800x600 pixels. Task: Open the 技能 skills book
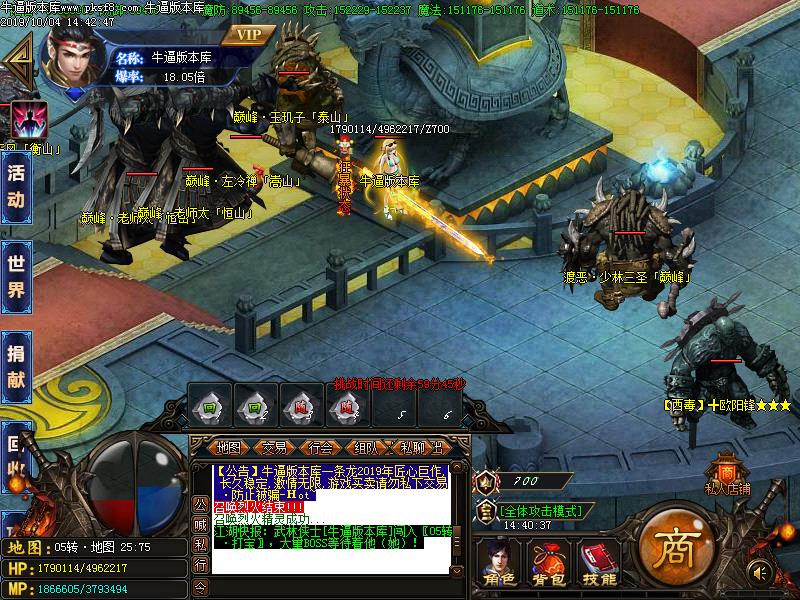(600, 565)
